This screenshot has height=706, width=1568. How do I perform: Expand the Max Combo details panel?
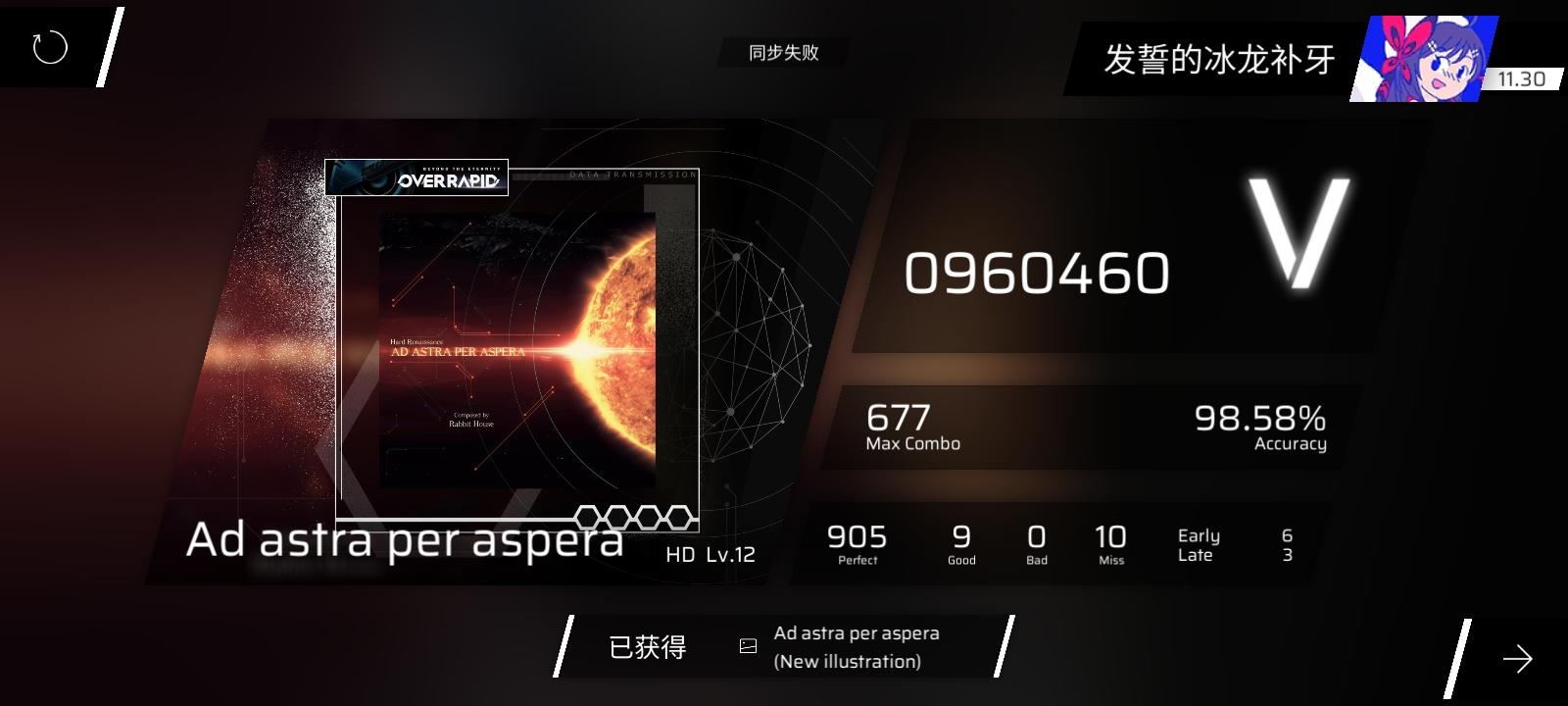click(911, 428)
